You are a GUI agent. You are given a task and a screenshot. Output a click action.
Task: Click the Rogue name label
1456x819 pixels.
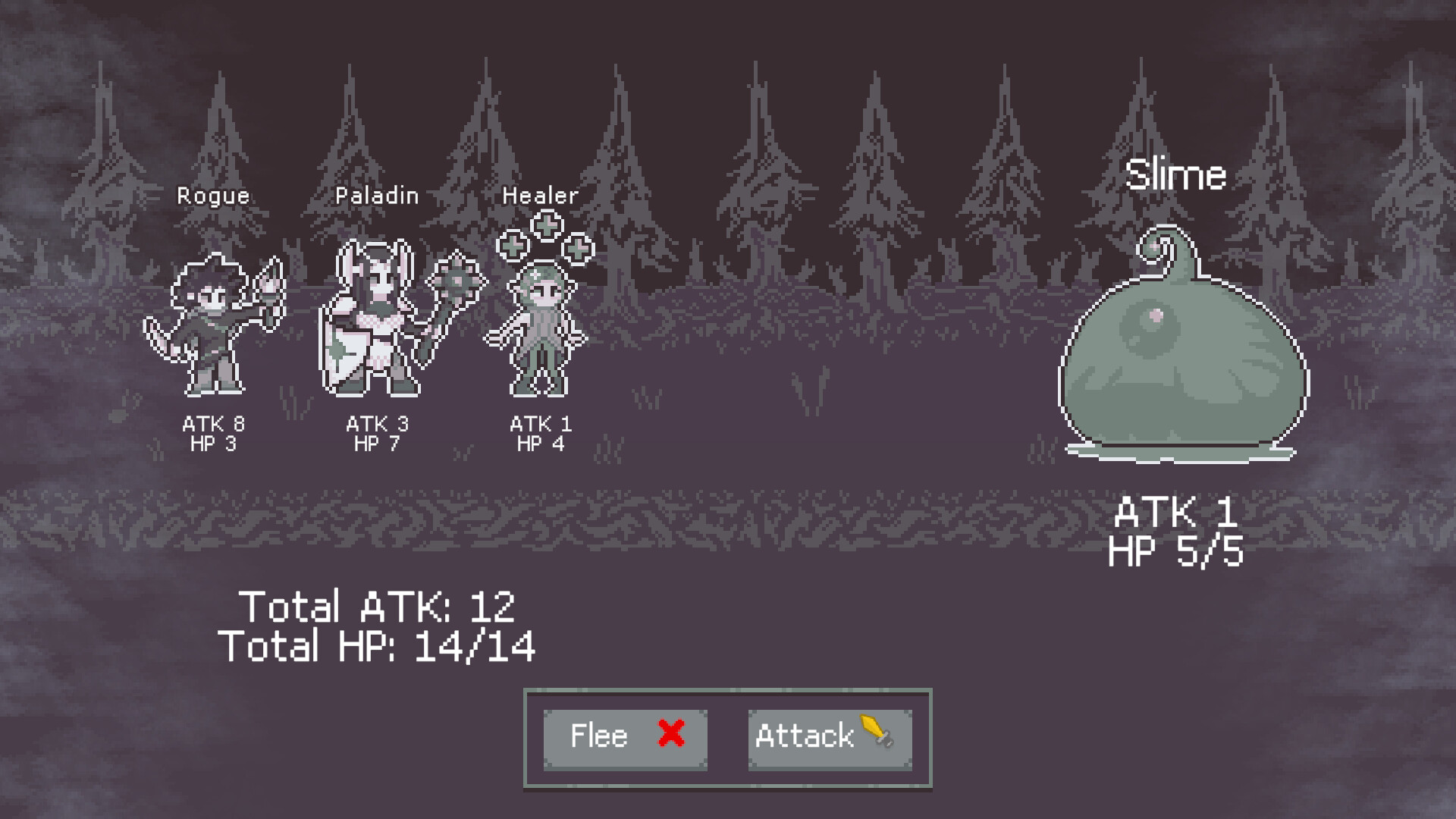point(212,196)
